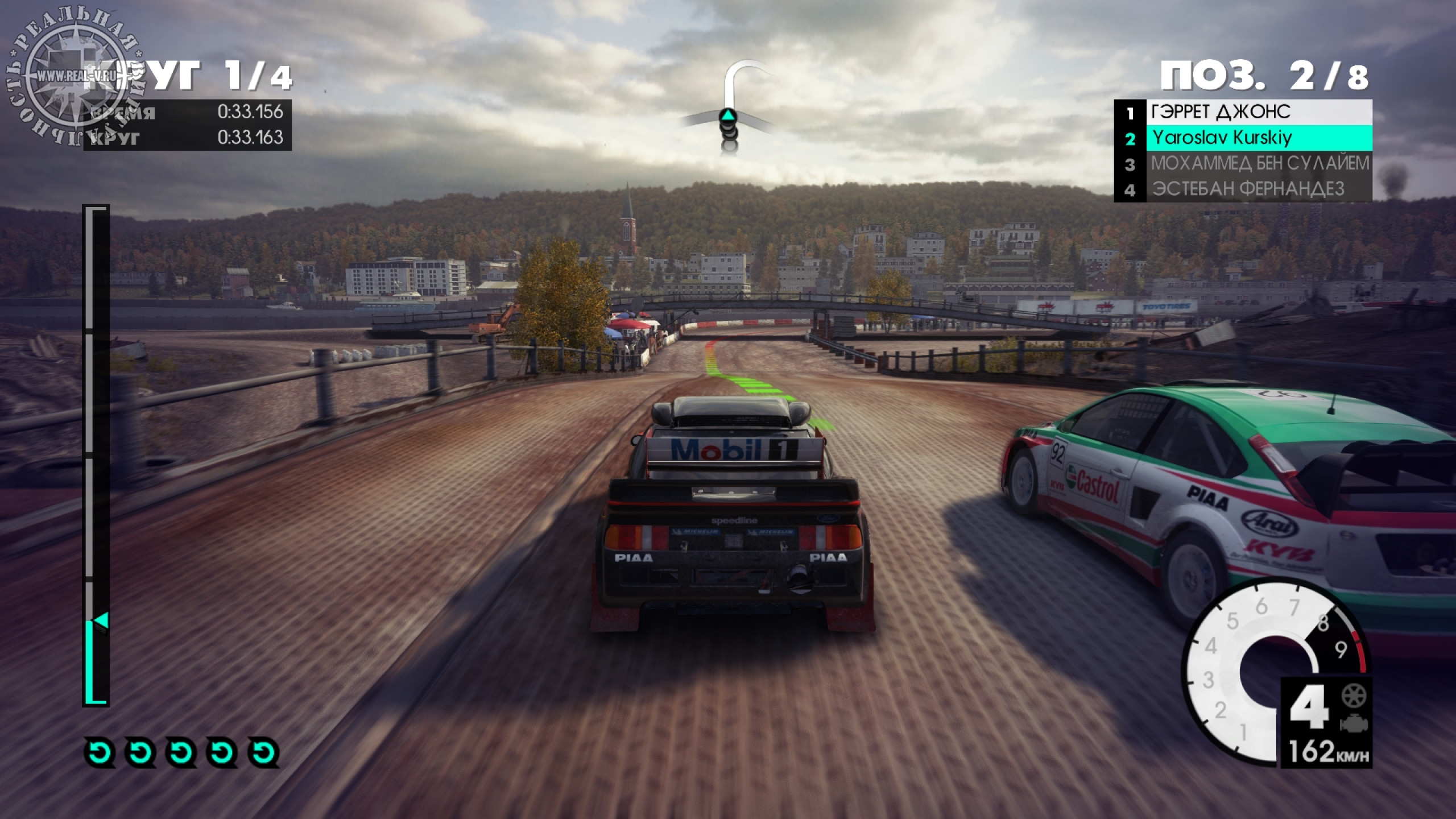Click the wheel damage icon

pyautogui.click(x=1354, y=695)
